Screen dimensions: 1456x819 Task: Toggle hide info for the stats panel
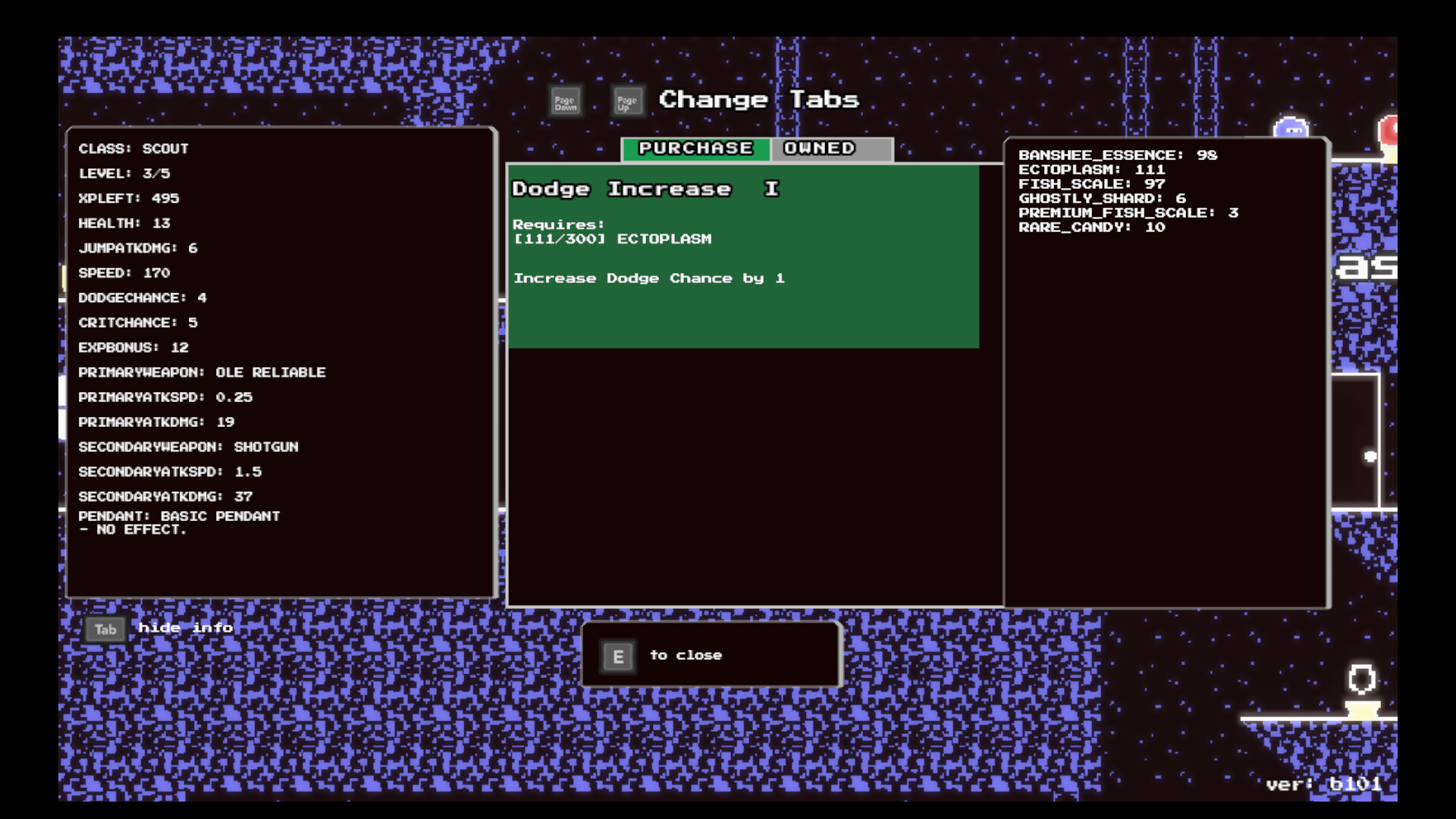pyautogui.click(x=105, y=629)
